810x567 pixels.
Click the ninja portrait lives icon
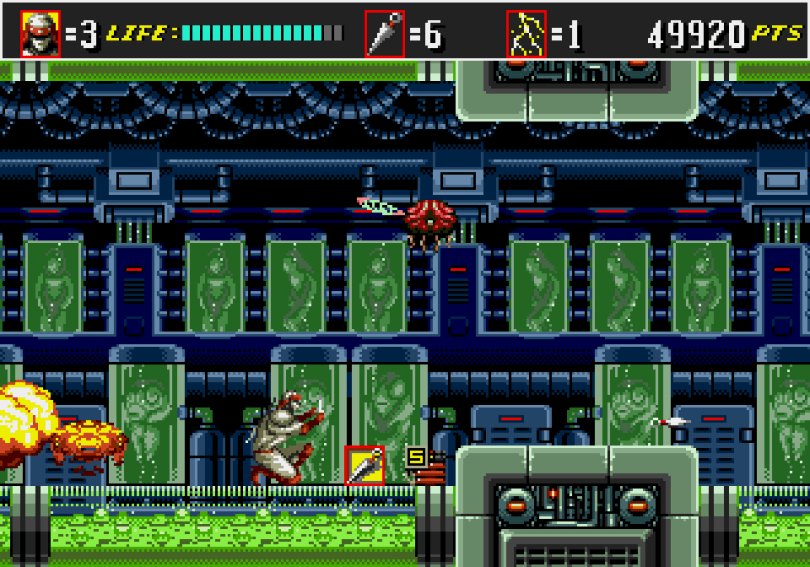[40, 34]
